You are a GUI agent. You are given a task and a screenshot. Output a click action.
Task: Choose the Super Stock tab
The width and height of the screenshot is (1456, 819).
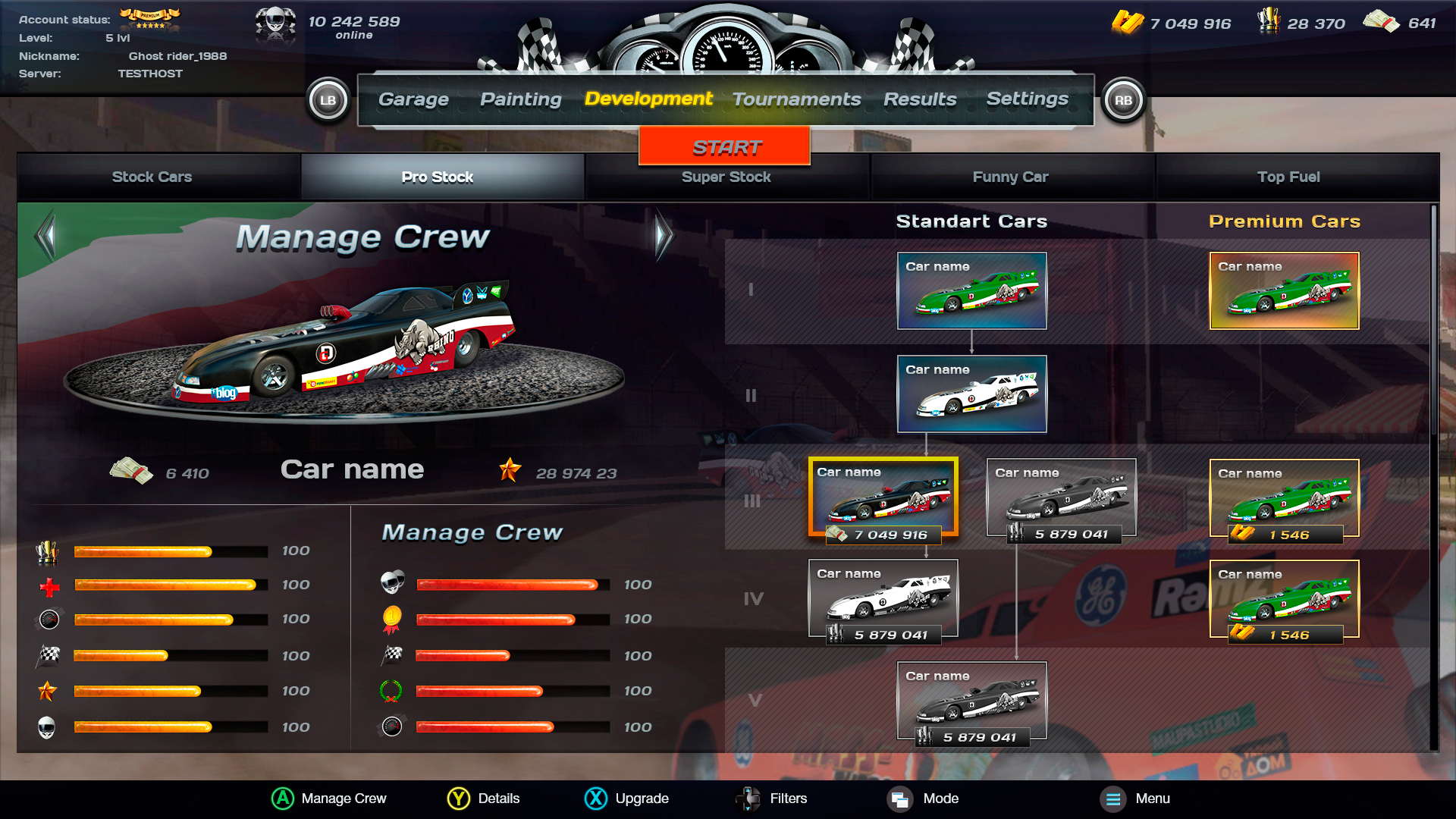point(726,177)
